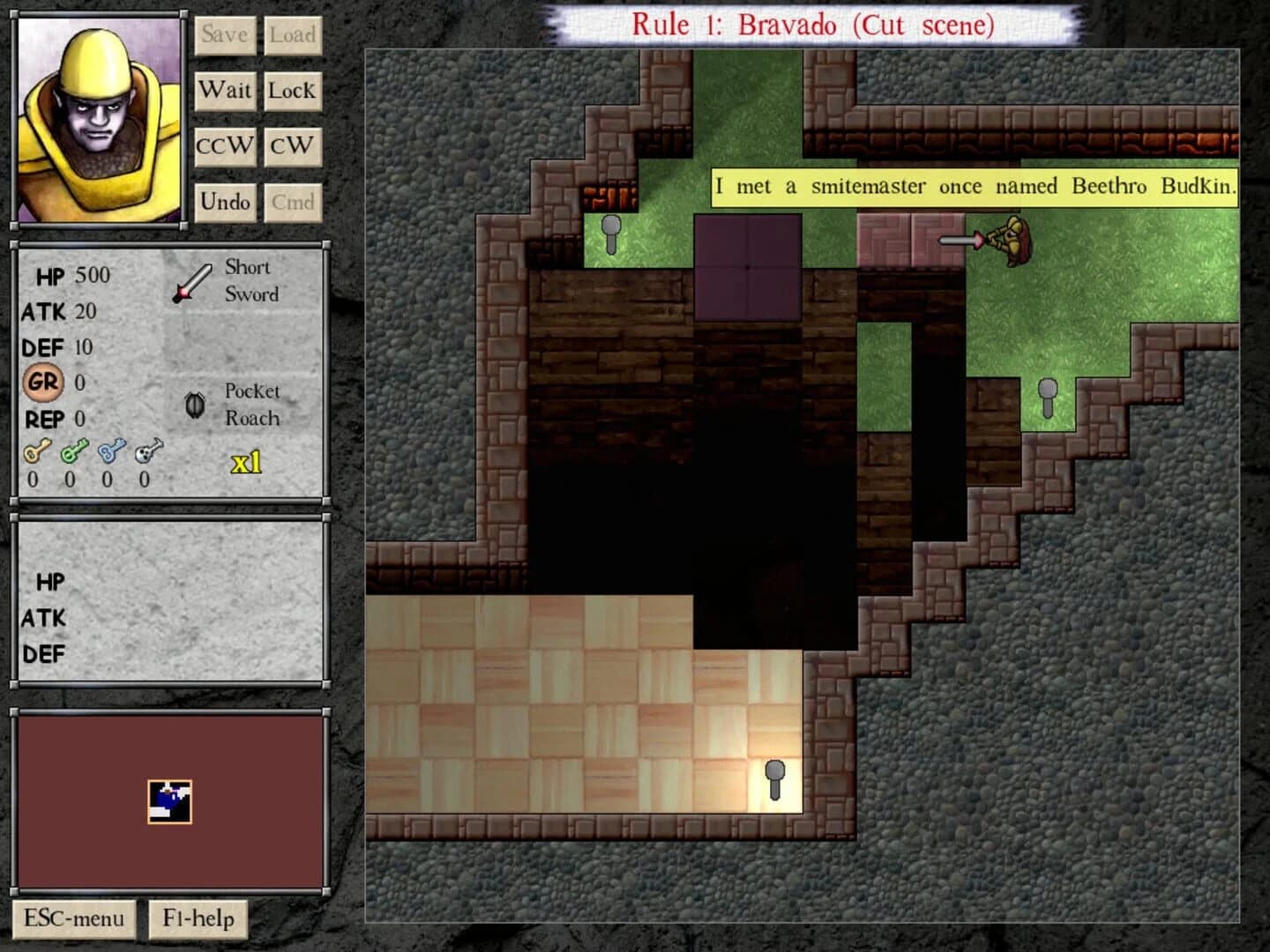Rotate sword clockwise with CW
Screen dimensions: 1270x952
[293, 145]
